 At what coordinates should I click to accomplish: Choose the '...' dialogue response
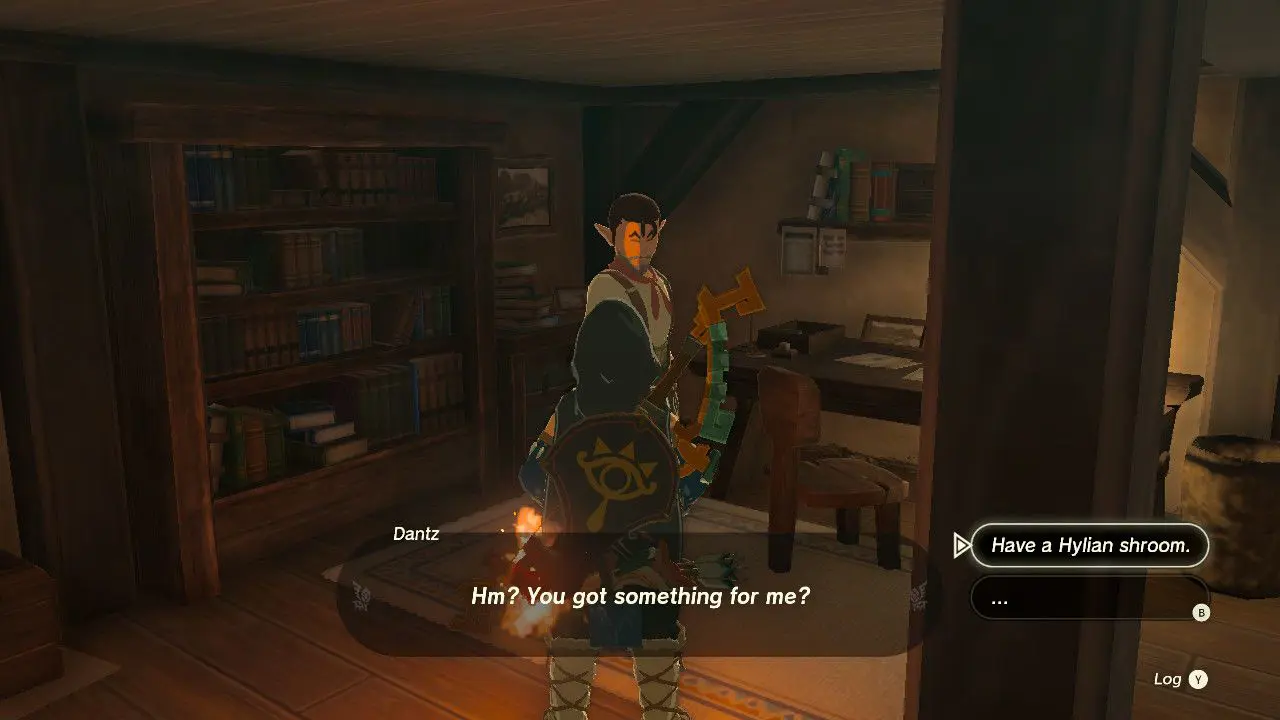[1089, 597]
